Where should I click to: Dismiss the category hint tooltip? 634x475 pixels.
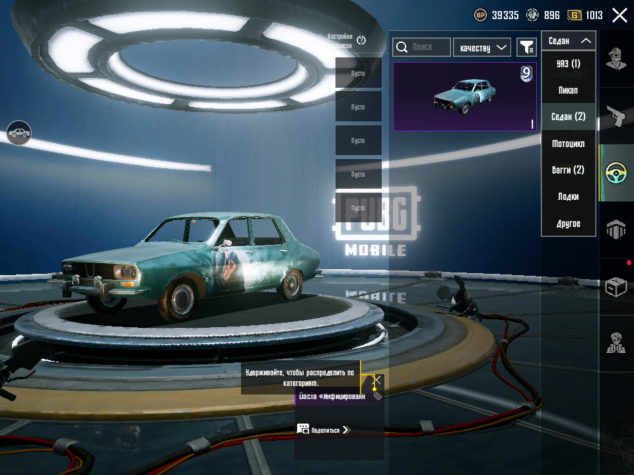tap(378, 381)
